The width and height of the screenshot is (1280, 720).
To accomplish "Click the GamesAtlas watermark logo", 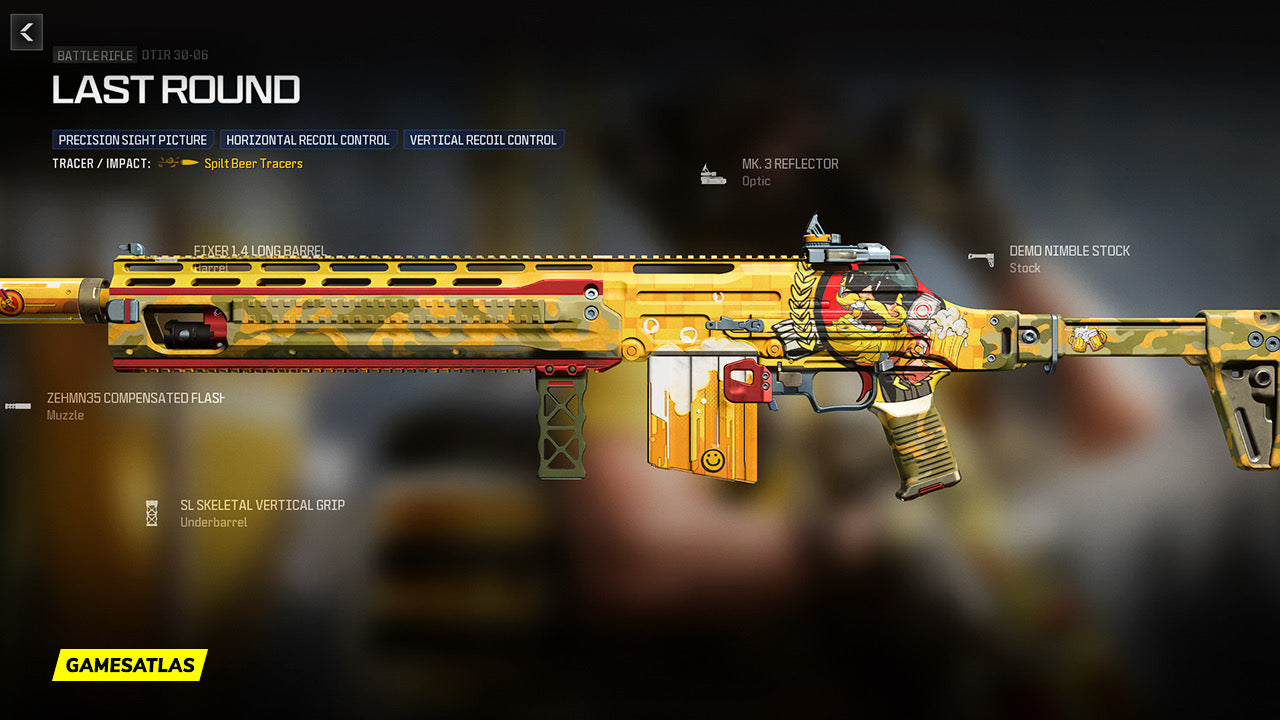I will (130, 665).
